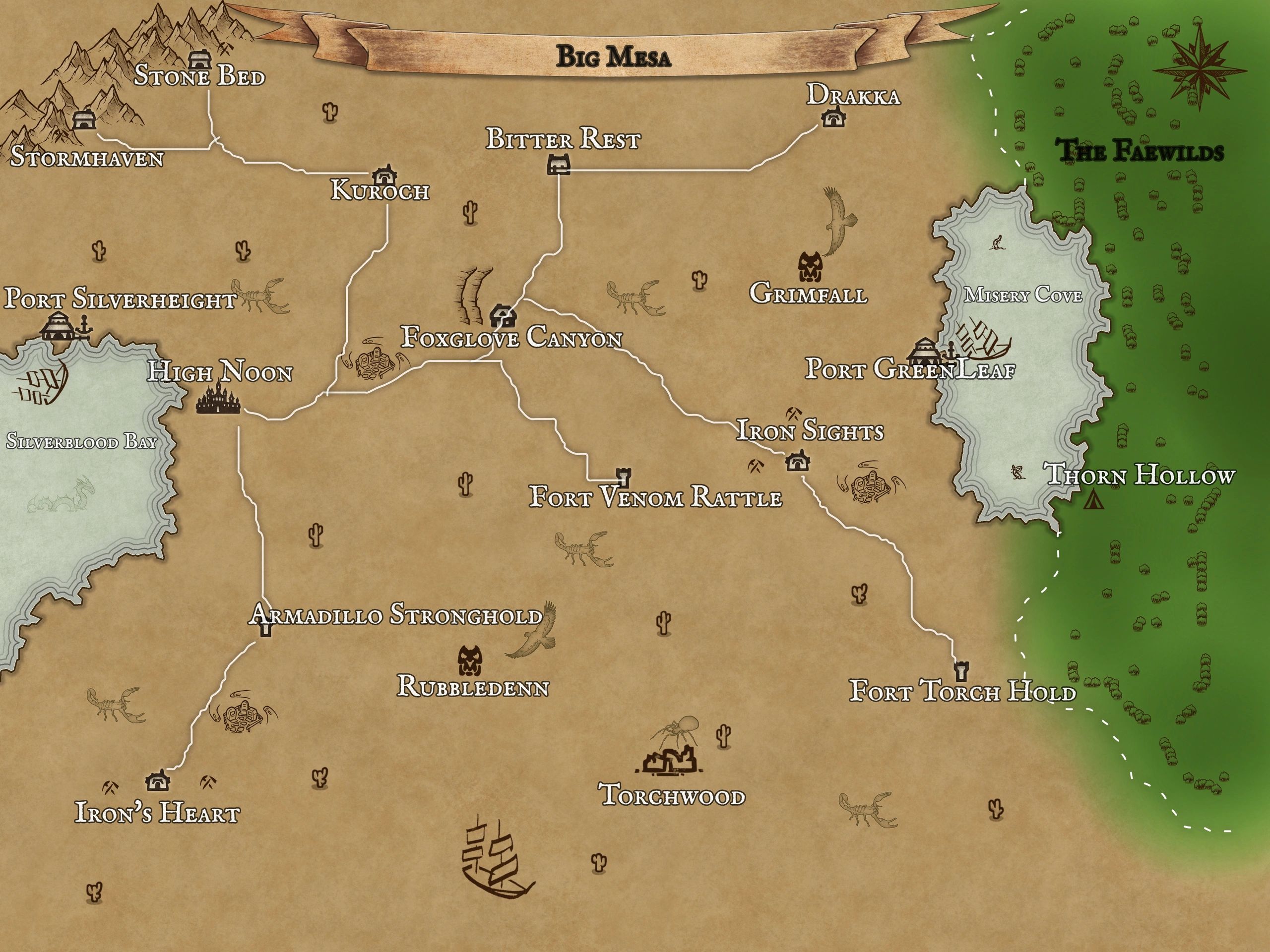Select the Foxglove Canyon house marker

[504, 315]
